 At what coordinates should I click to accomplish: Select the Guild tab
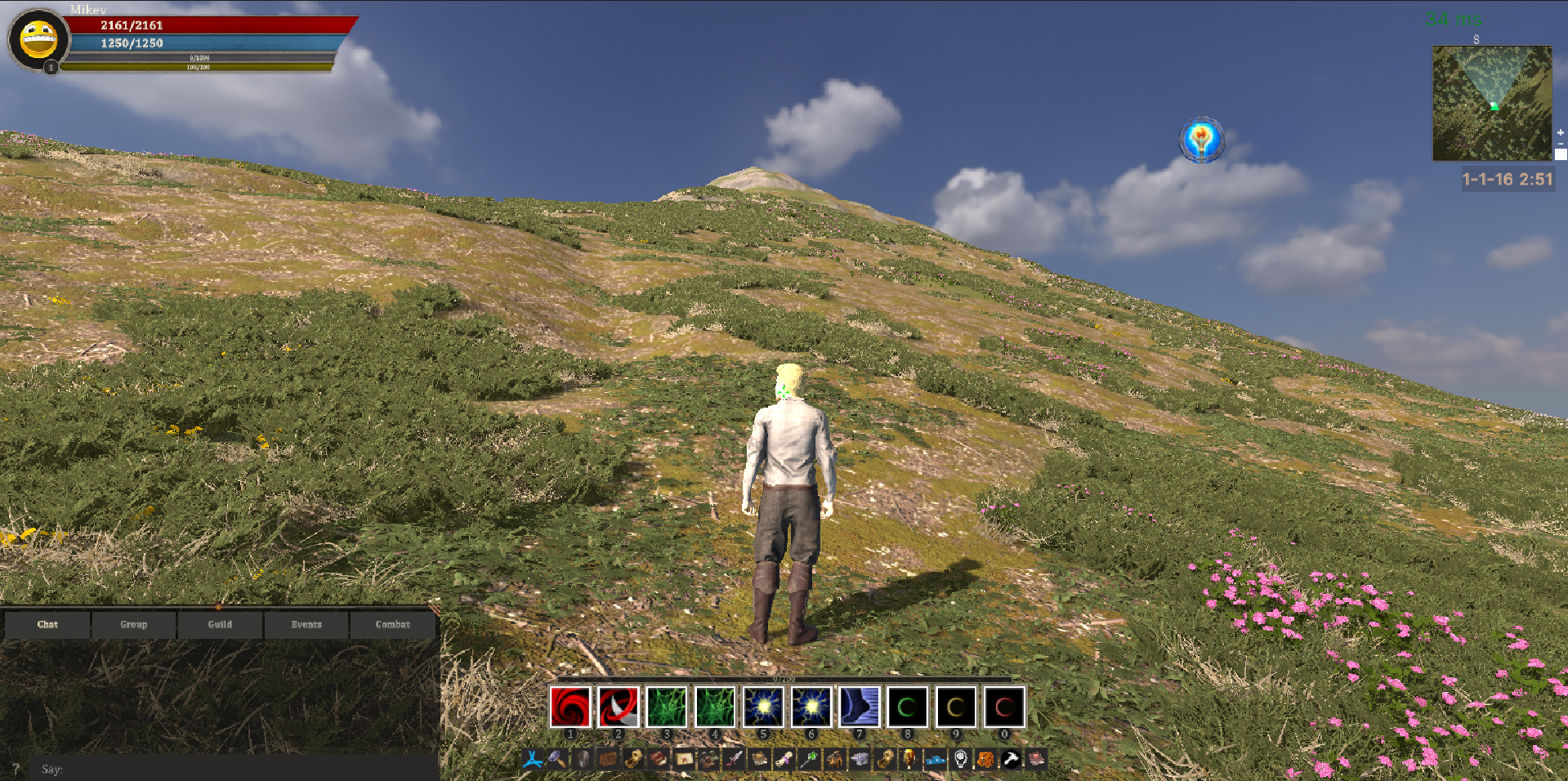(x=220, y=624)
